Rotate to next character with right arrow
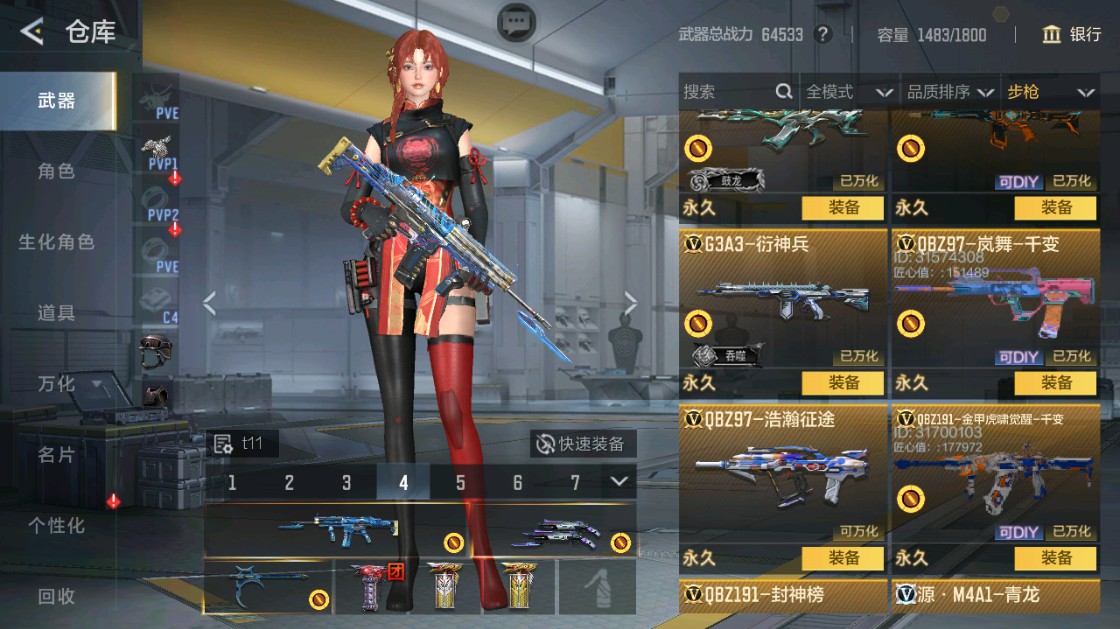This screenshot has height=629, width=1120. [x=631, y=302]
